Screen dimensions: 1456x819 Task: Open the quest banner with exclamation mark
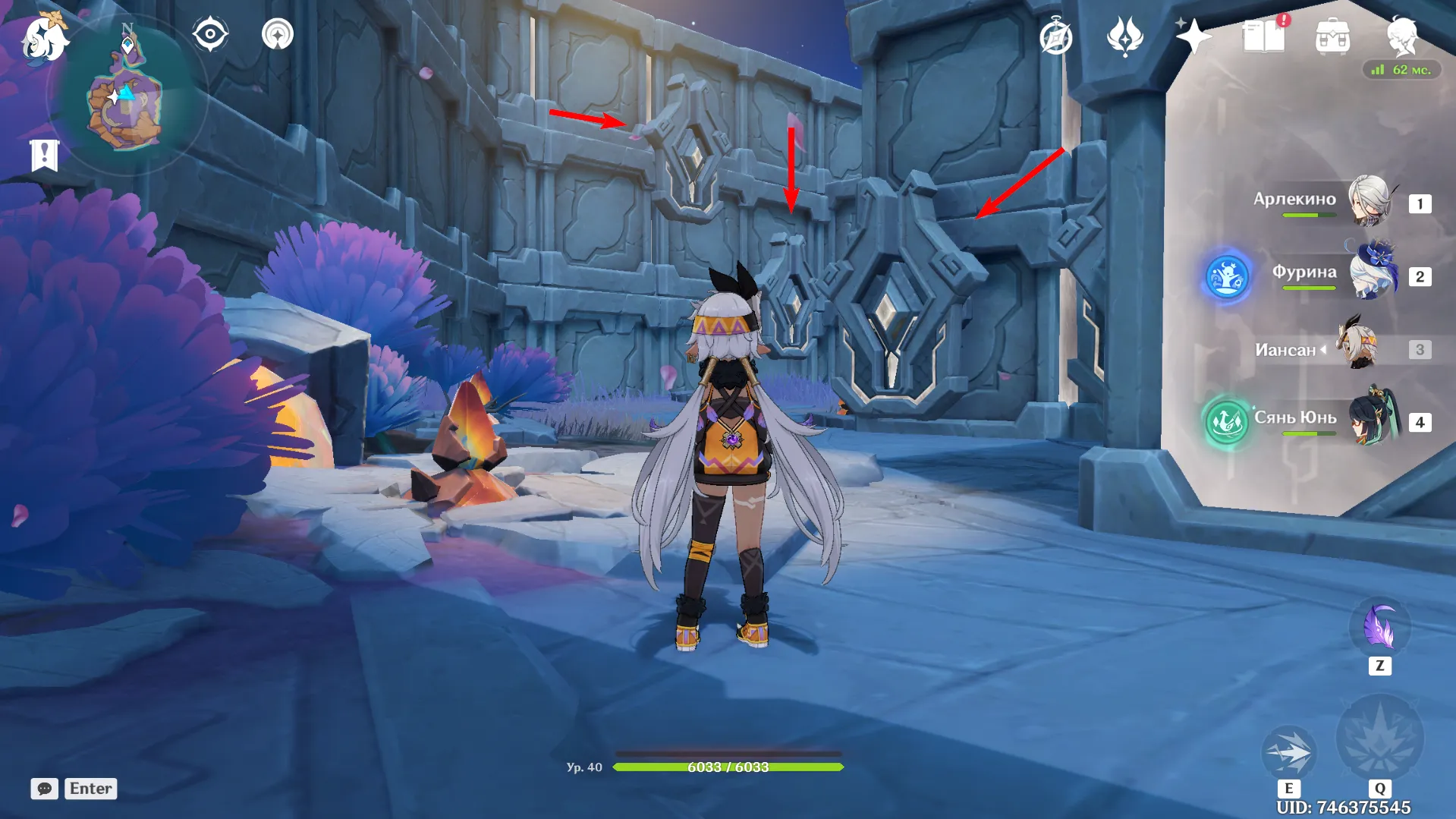44,155
